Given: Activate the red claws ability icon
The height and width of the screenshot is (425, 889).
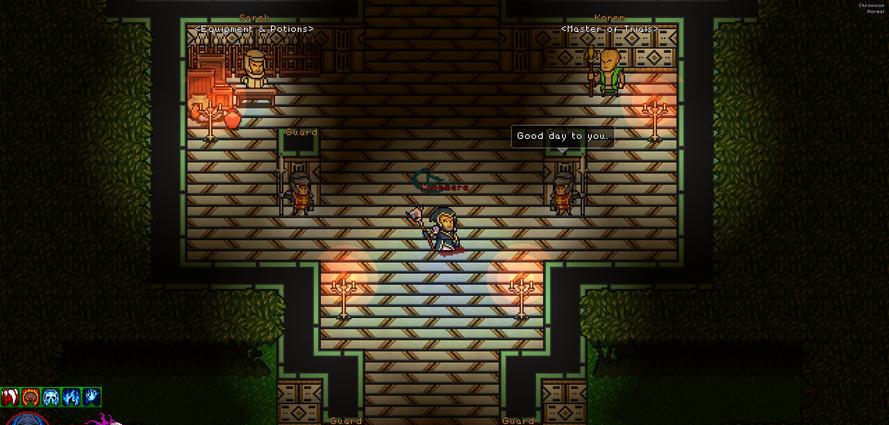Looking at the screenshot, I should pyautogui.click(x=10, y=398).
